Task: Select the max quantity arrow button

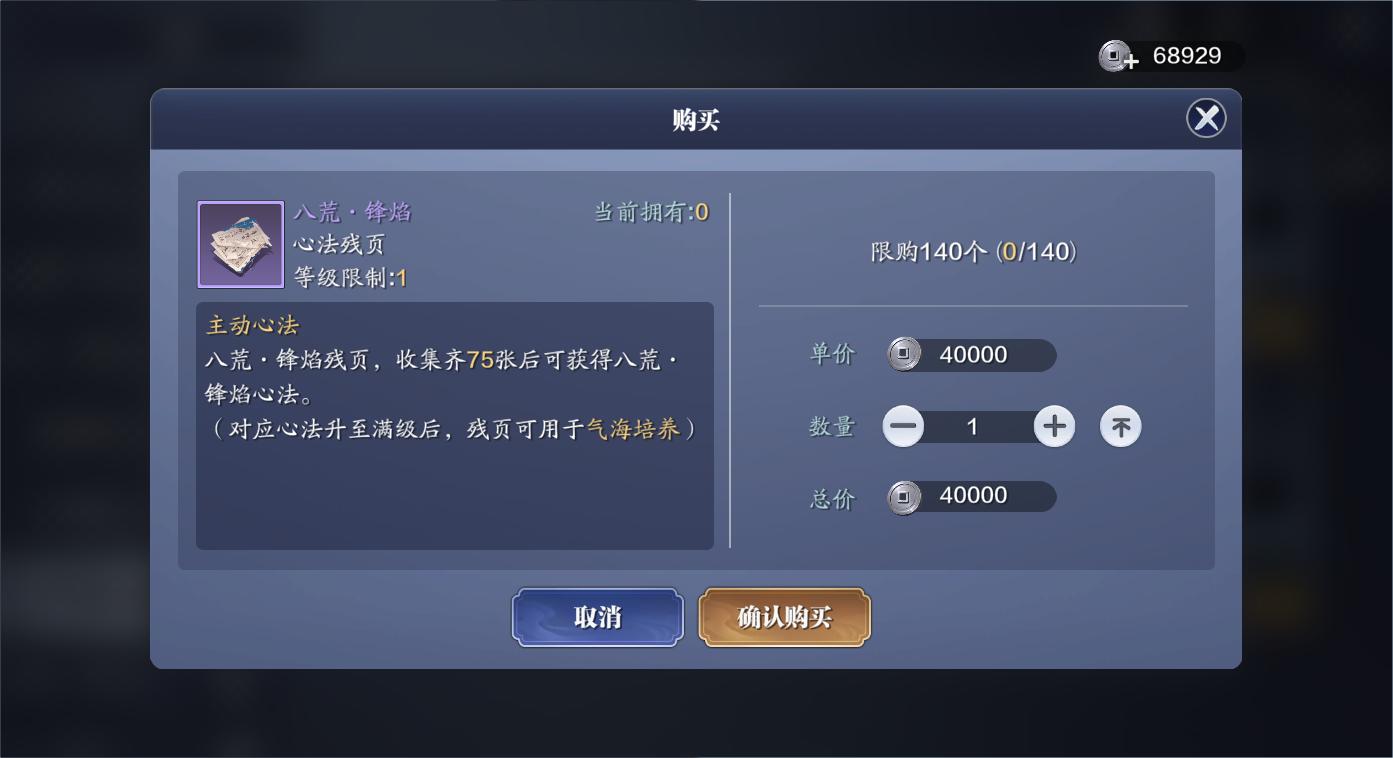Action: [1120, 426]
